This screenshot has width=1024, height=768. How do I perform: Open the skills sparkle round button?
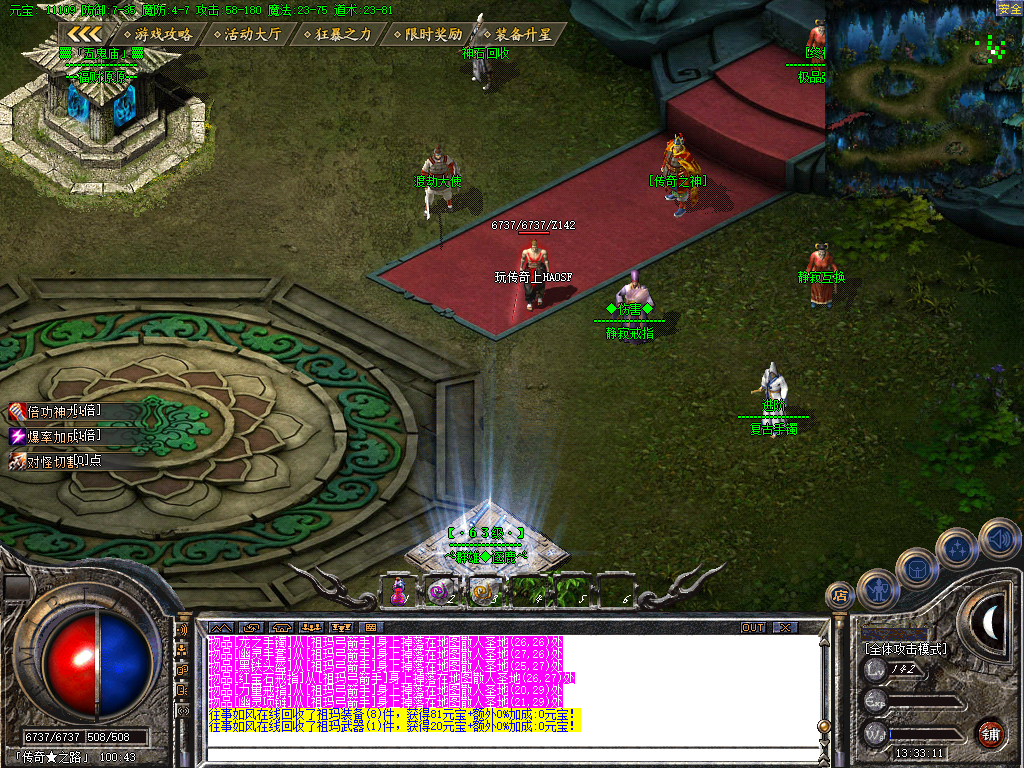tap(957, 548)
